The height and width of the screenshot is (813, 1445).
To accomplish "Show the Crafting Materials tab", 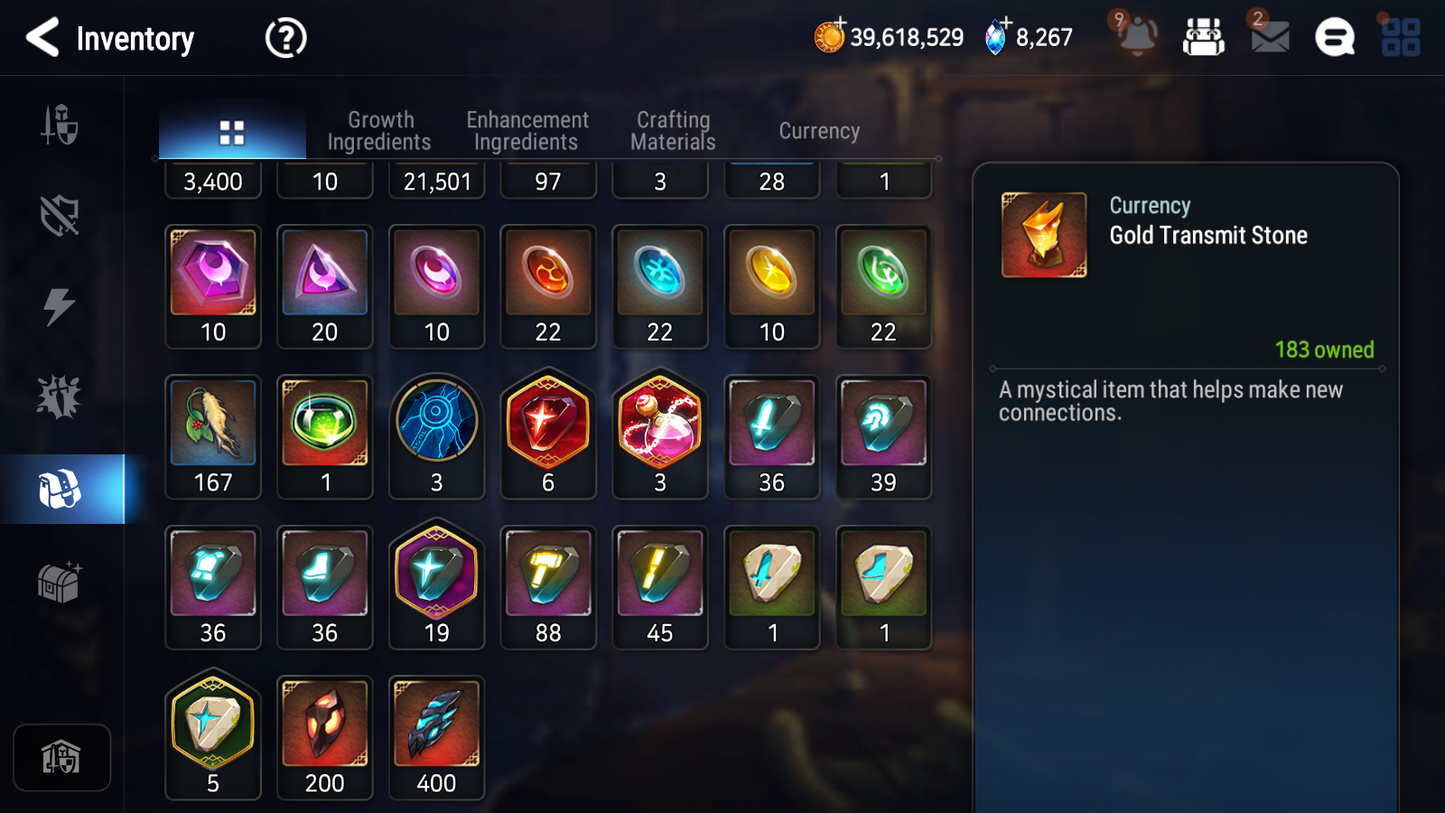I will tap(673, 131).
